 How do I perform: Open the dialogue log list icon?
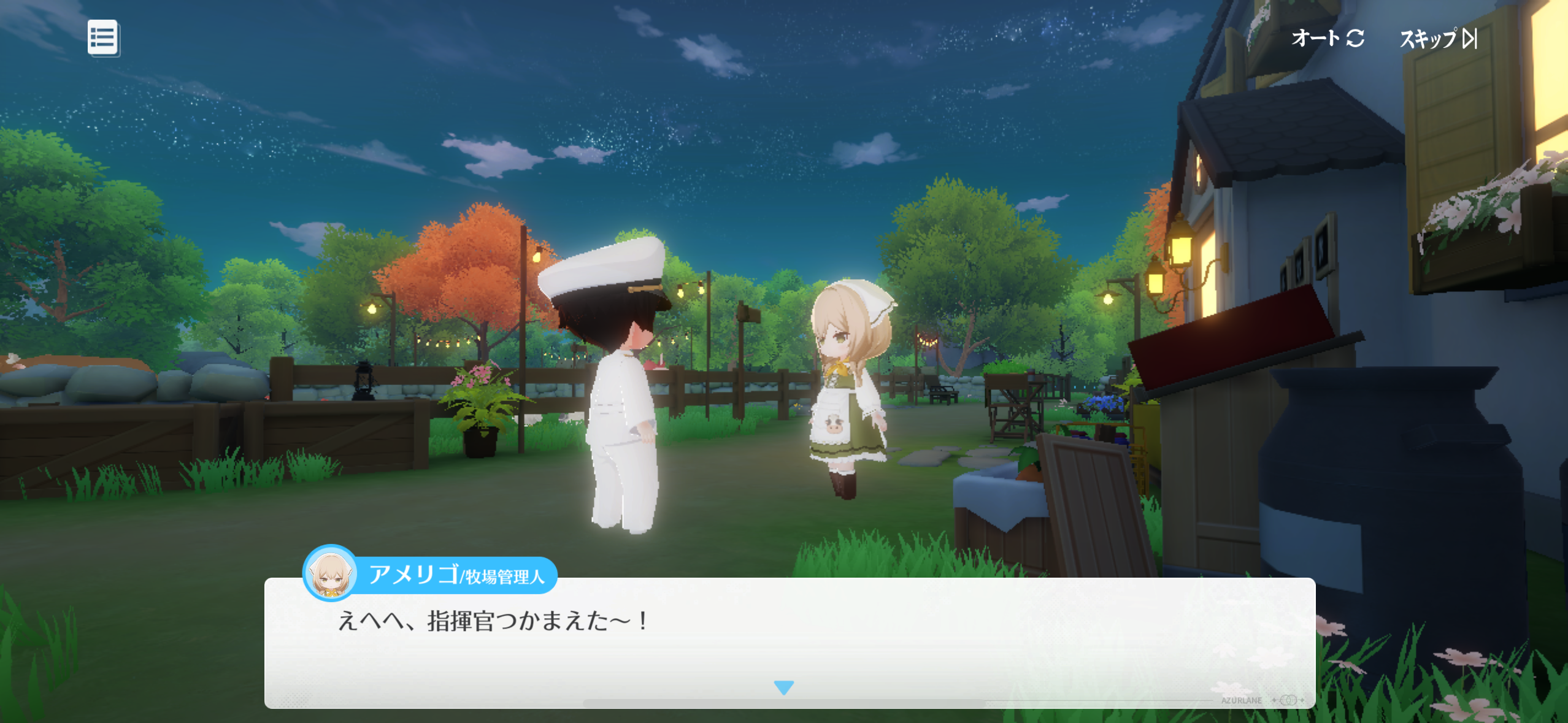point(102,38)
